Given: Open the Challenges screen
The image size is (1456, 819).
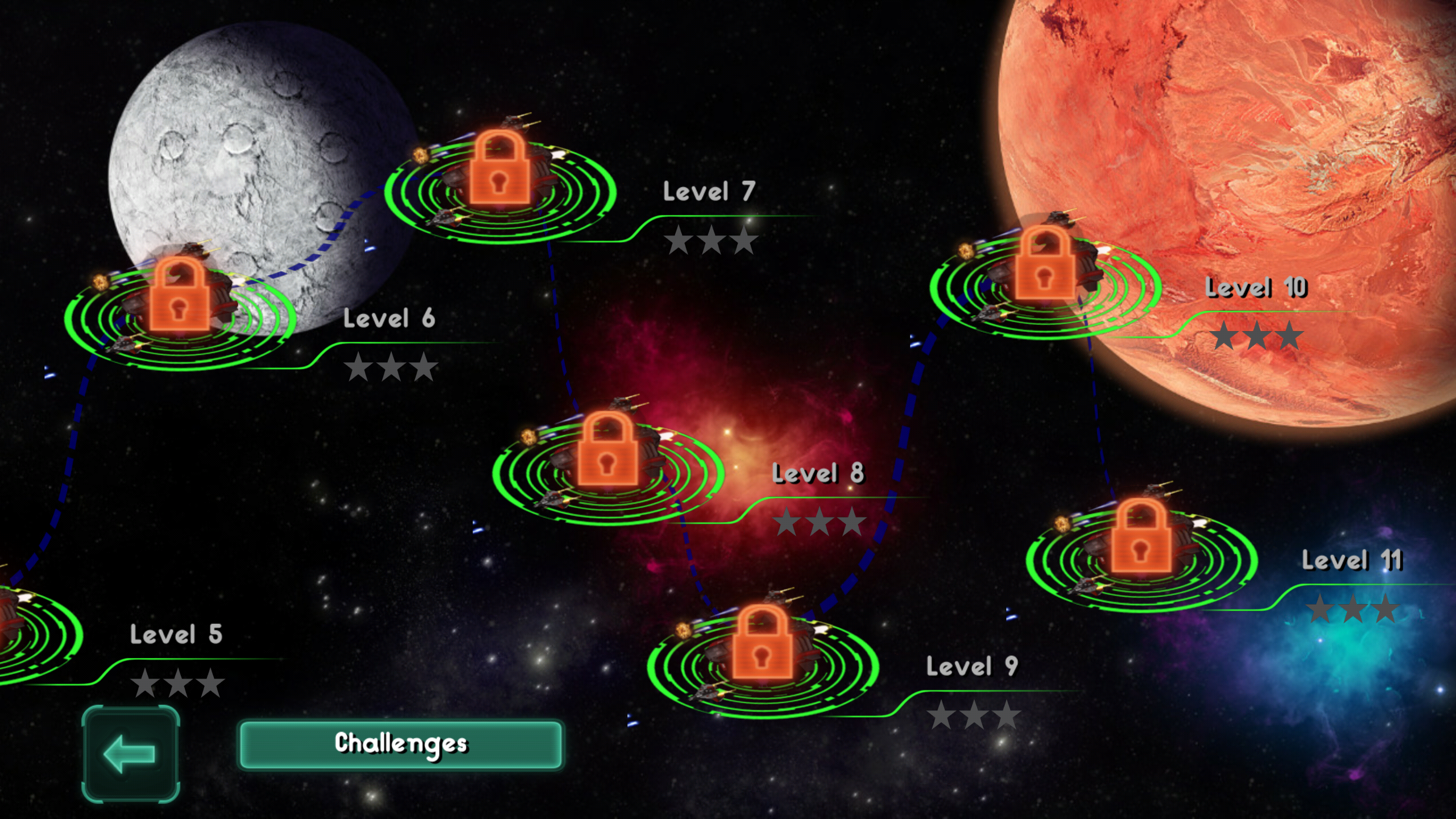Looking at the screenshot, I should click(x=401, y=744).
